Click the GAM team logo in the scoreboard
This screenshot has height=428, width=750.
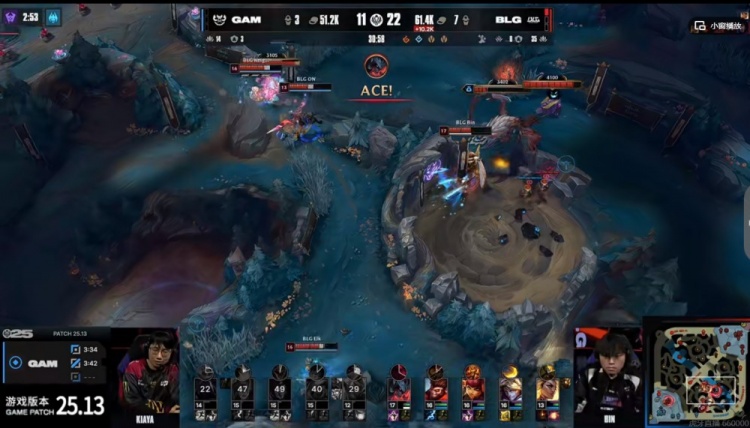218,19
